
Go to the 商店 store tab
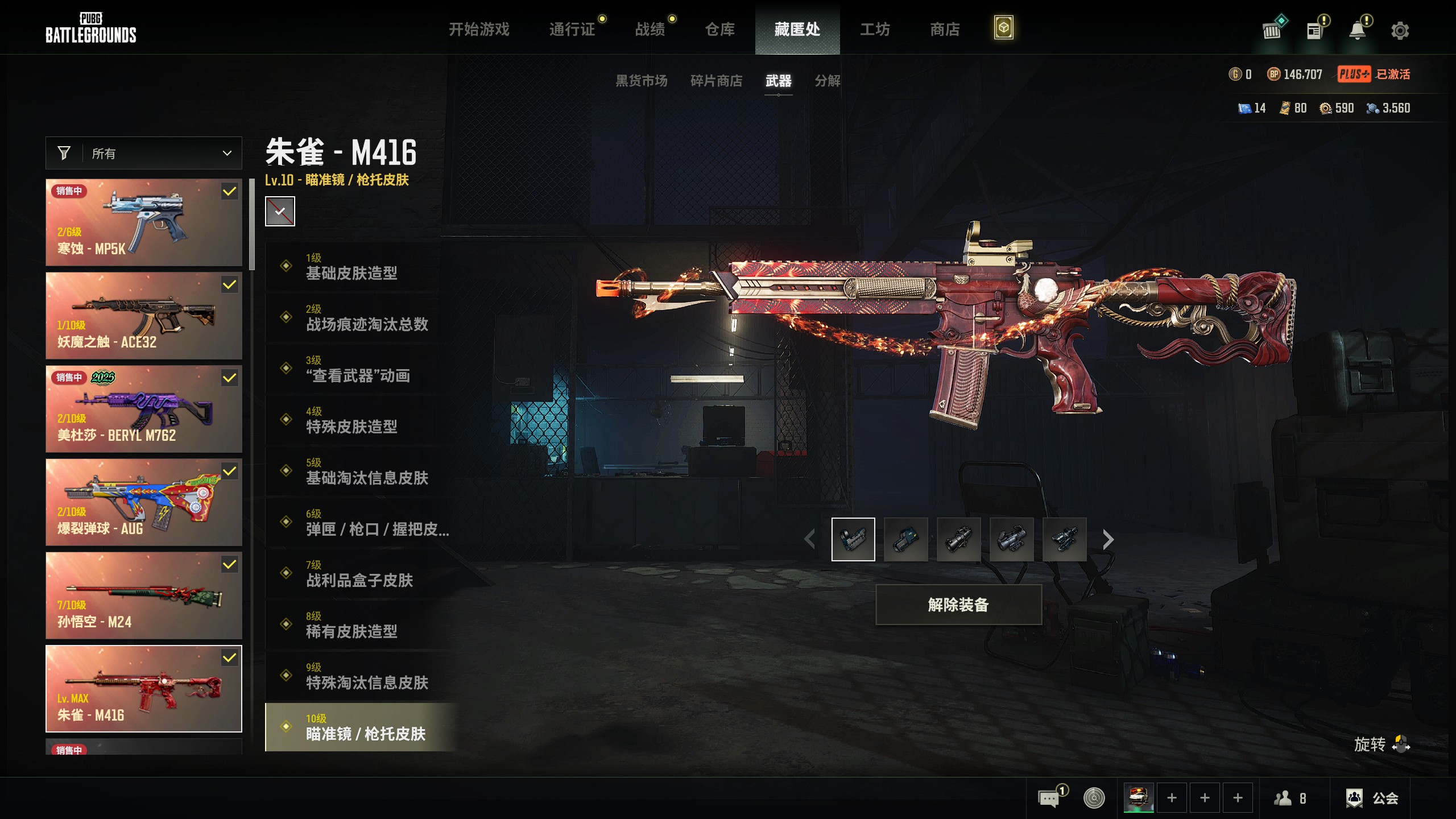(x=945, y=29)
